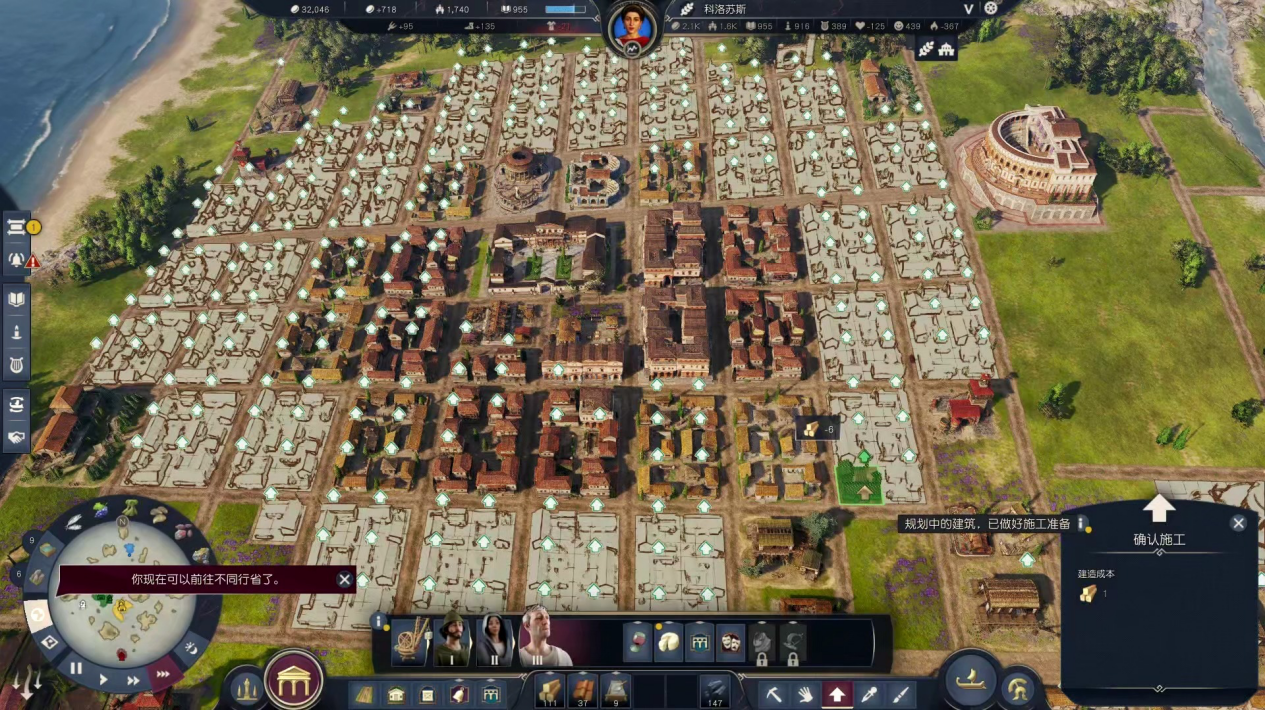Choose the eyedropper copy tool

tap(868, 693)
